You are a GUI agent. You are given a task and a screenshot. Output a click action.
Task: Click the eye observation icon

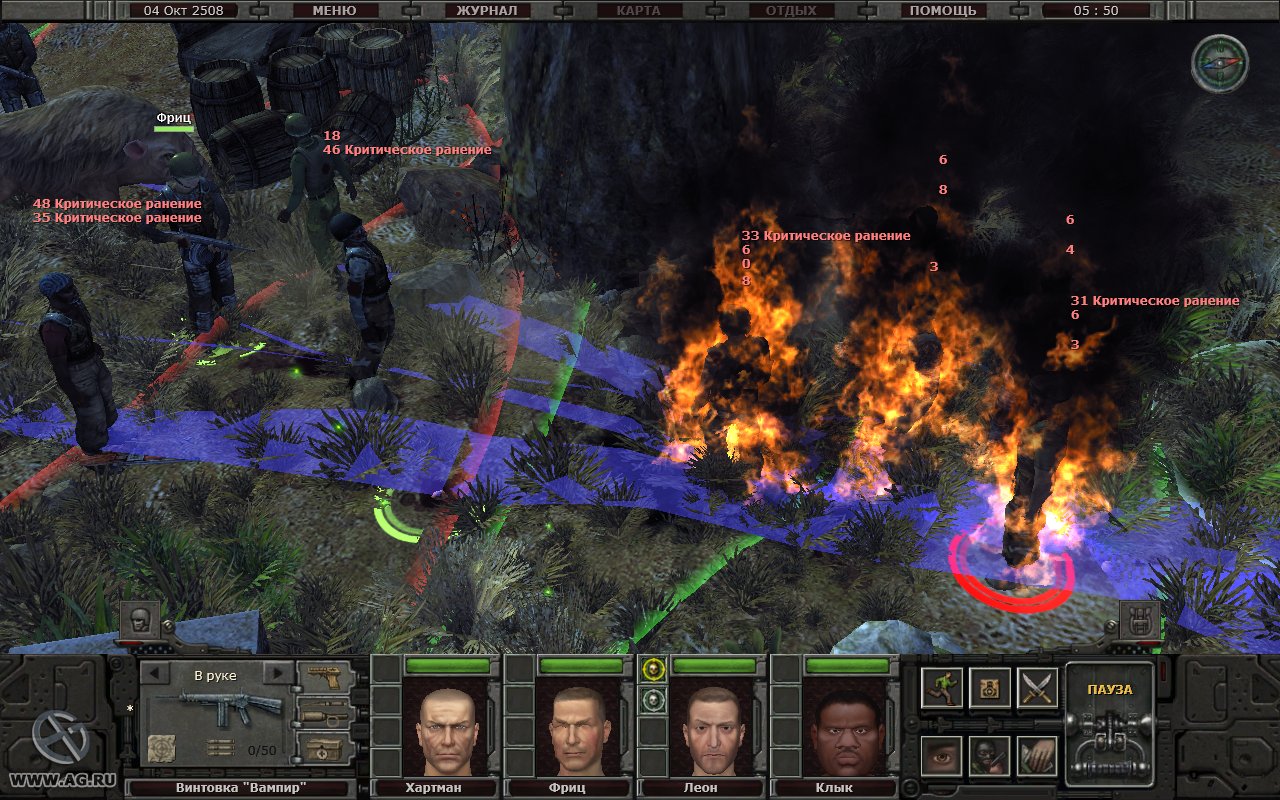(x=941, y=756)
